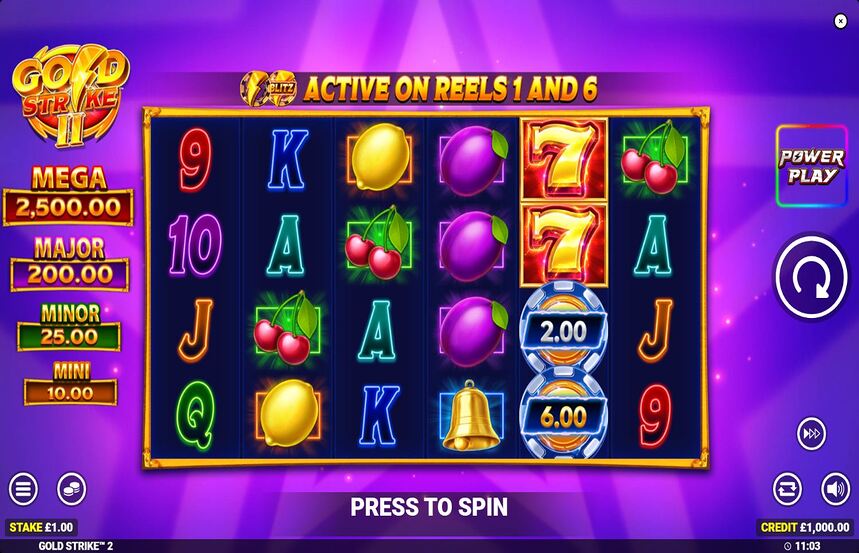This screenshot has width=859, height=553.
Task: Toggle turbo spin with the fast-forward icon
Action: (811, 434)
